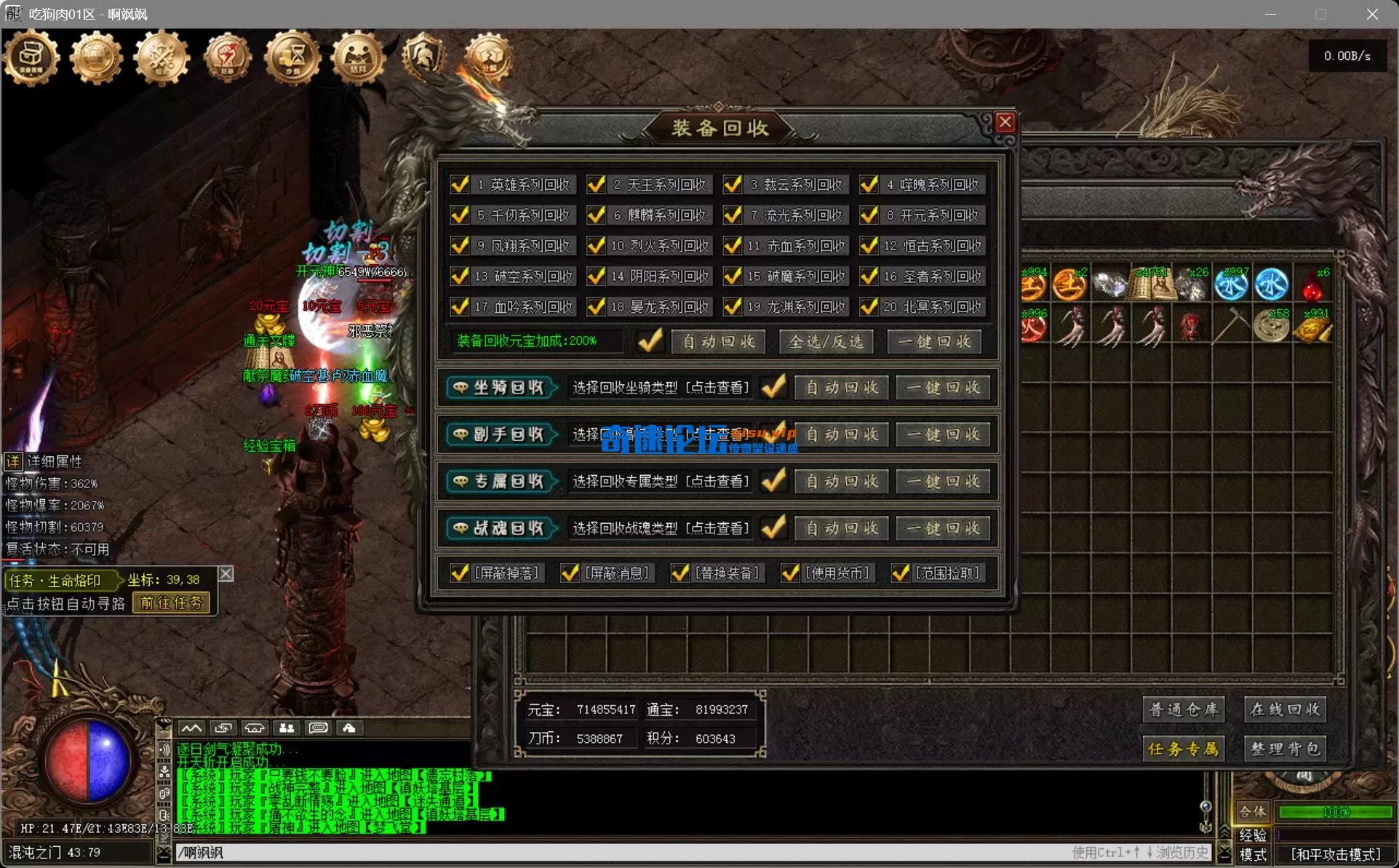Click the 结拜 handshake icon
Screen dimensions: 1399x868
click(358, 58)
